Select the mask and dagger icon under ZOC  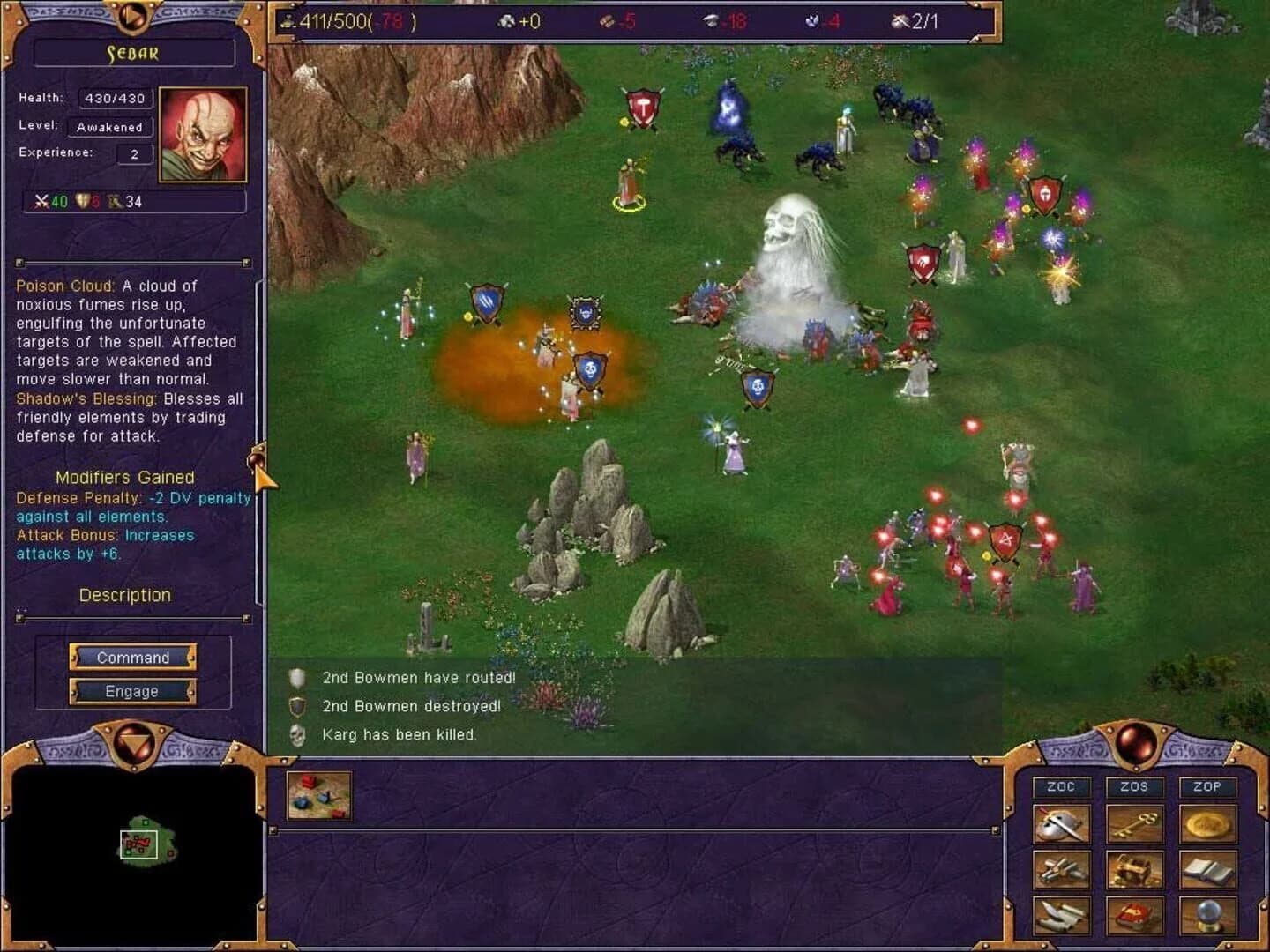[x=1061, y=823]
